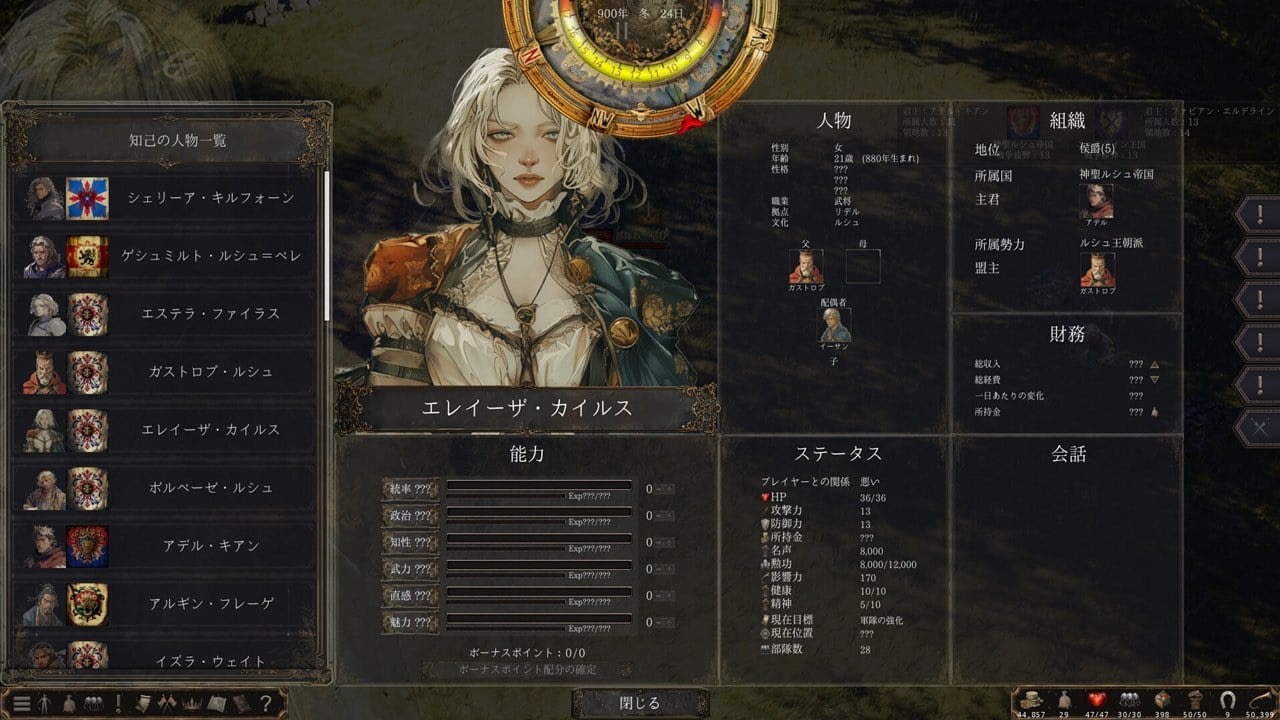Open the hamburger main menu at bottom left

tap(22, 703)
